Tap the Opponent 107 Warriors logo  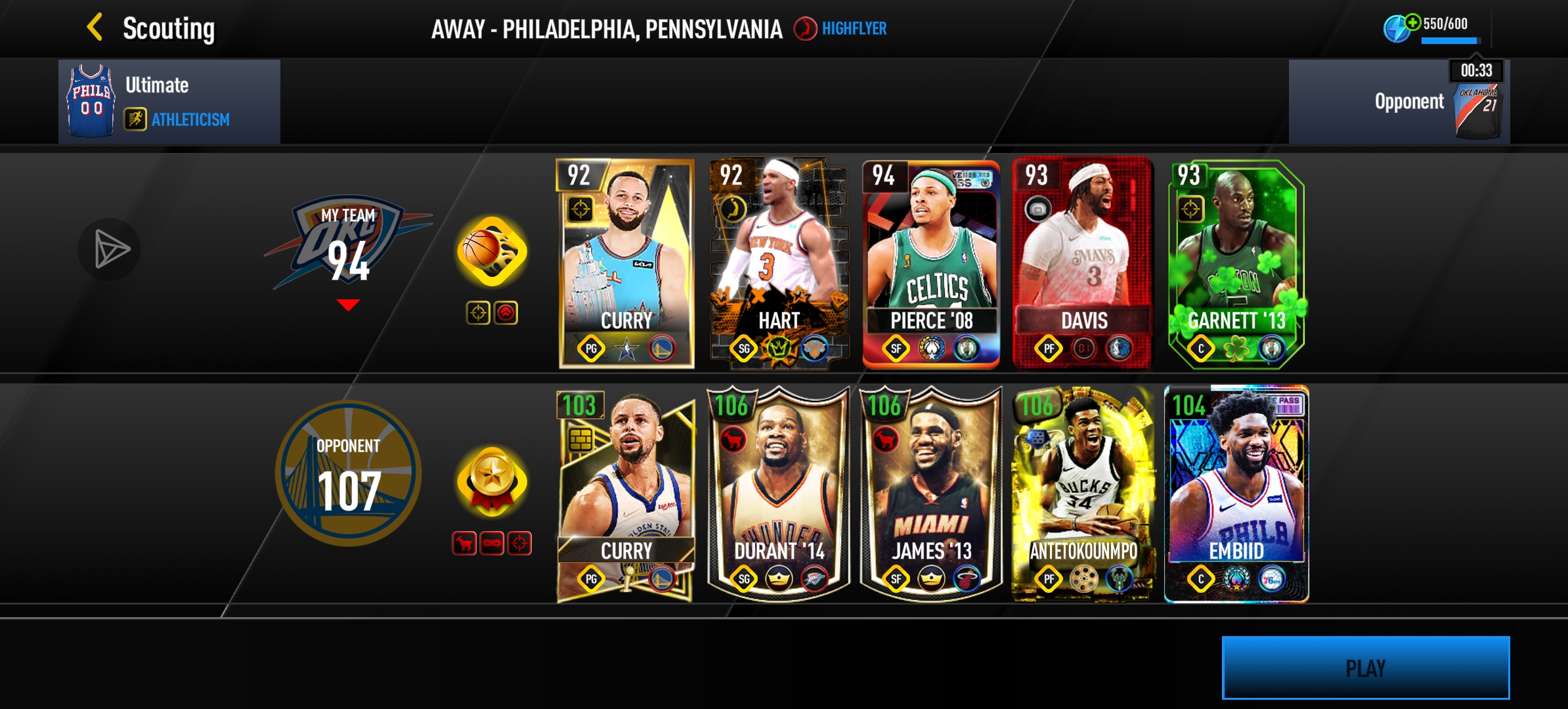(x=348, y=474)
